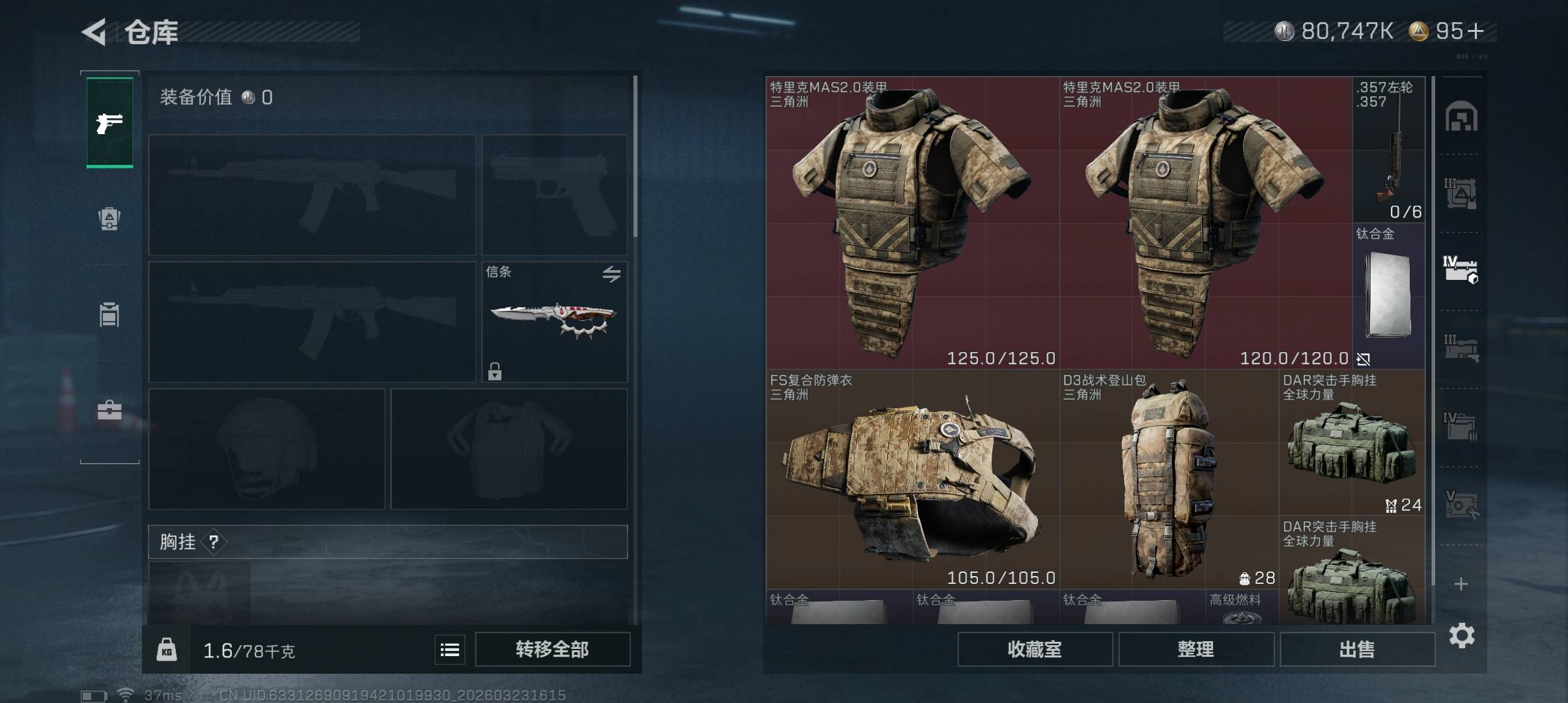Select the pistol loadout tab

coord(109,122)
